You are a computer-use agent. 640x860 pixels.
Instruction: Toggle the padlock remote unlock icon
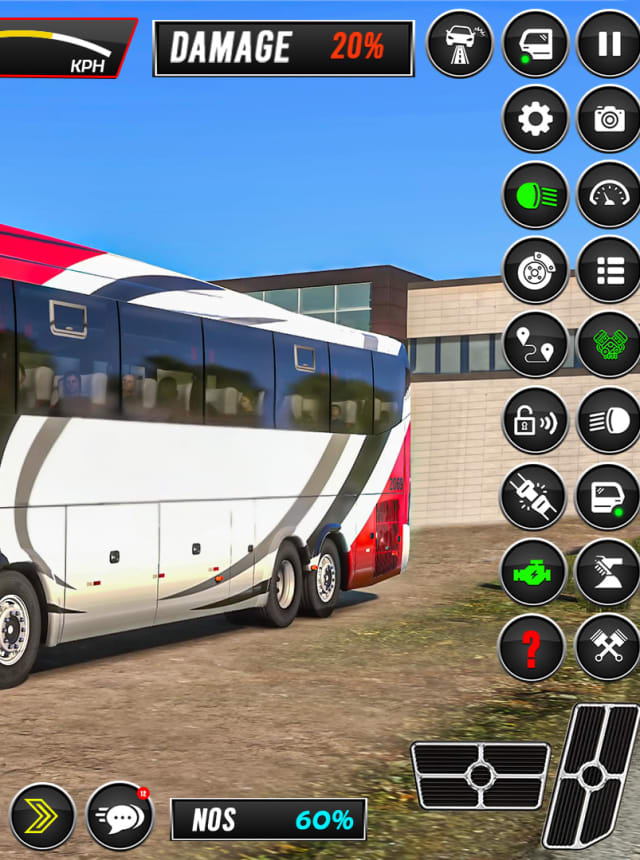pyautogui.click(x=535, y=421)
